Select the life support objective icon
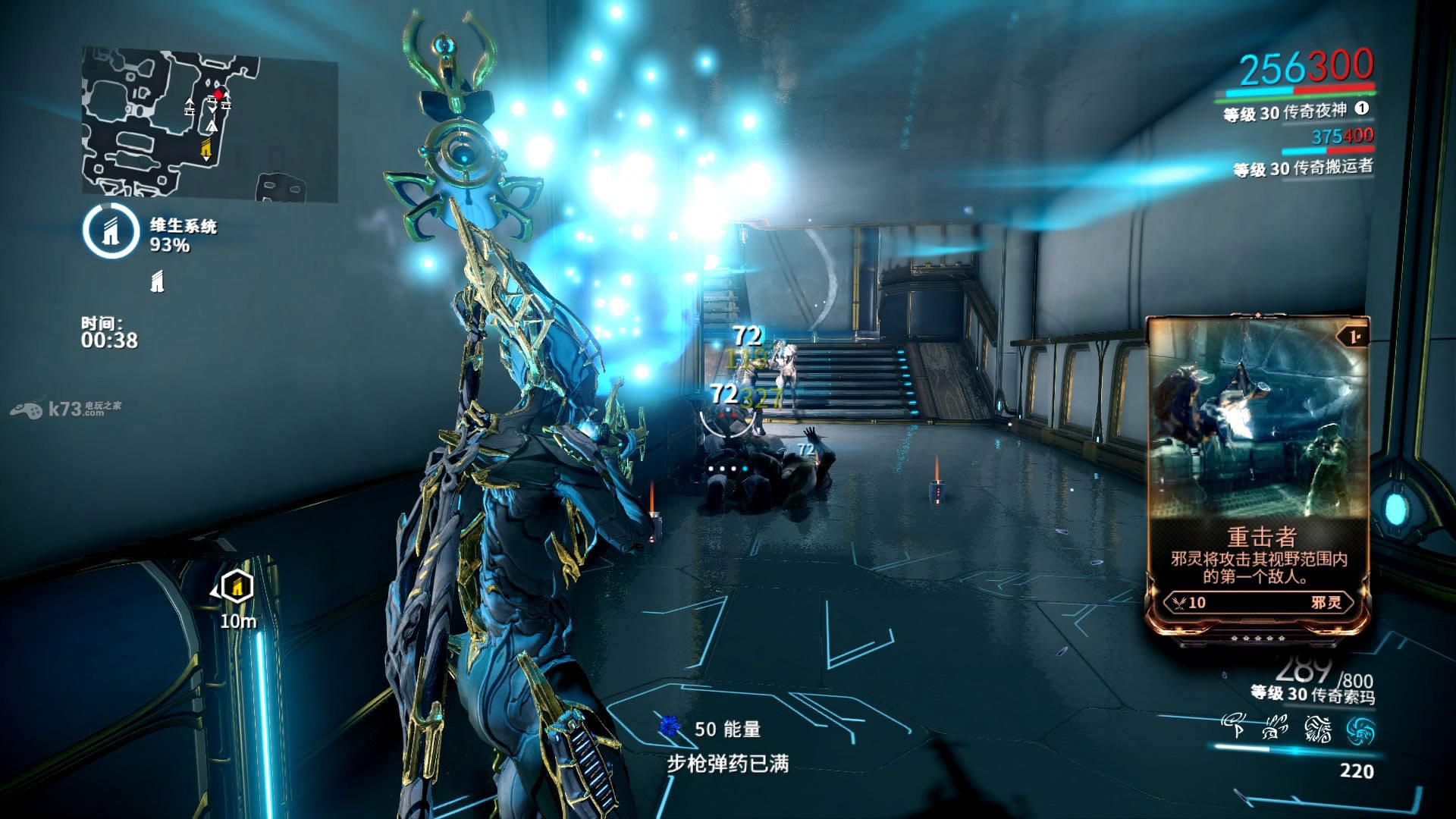1456x819 pixels. [111, 231]
